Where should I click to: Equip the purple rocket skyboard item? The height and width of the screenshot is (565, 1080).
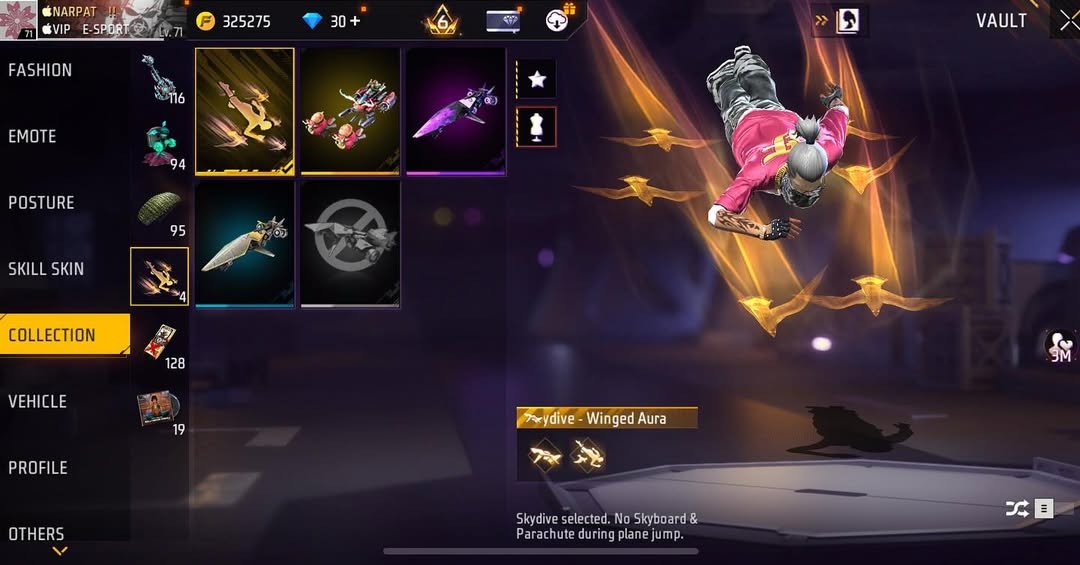(x=455, y=111)
